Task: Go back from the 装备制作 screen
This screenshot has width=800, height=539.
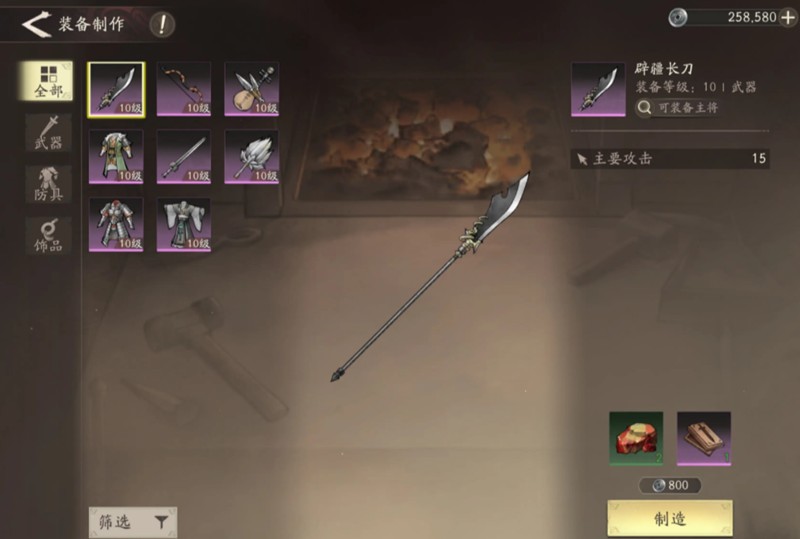Action: 36,23
